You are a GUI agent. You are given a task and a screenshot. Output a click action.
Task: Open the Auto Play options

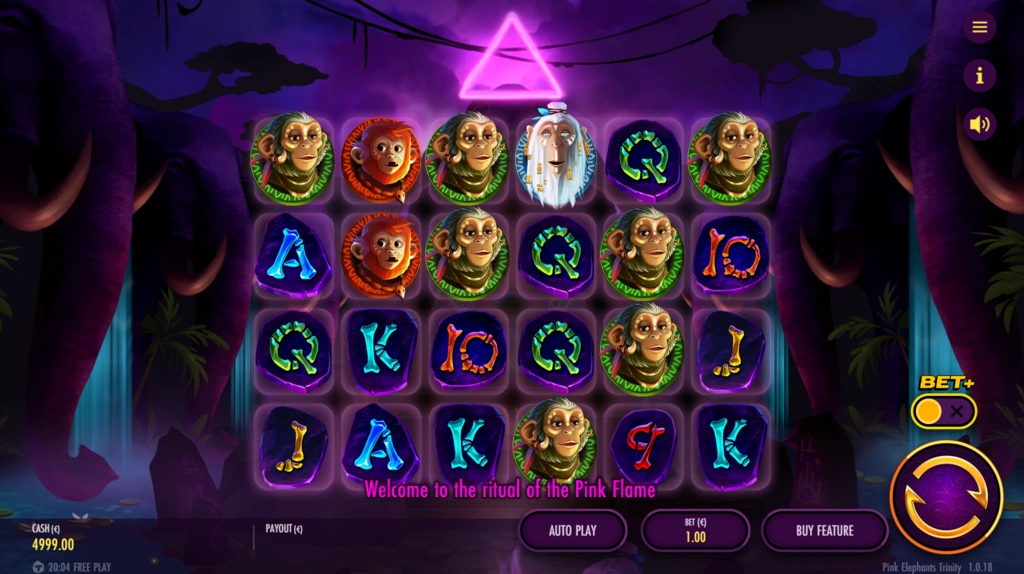(573, 530)
